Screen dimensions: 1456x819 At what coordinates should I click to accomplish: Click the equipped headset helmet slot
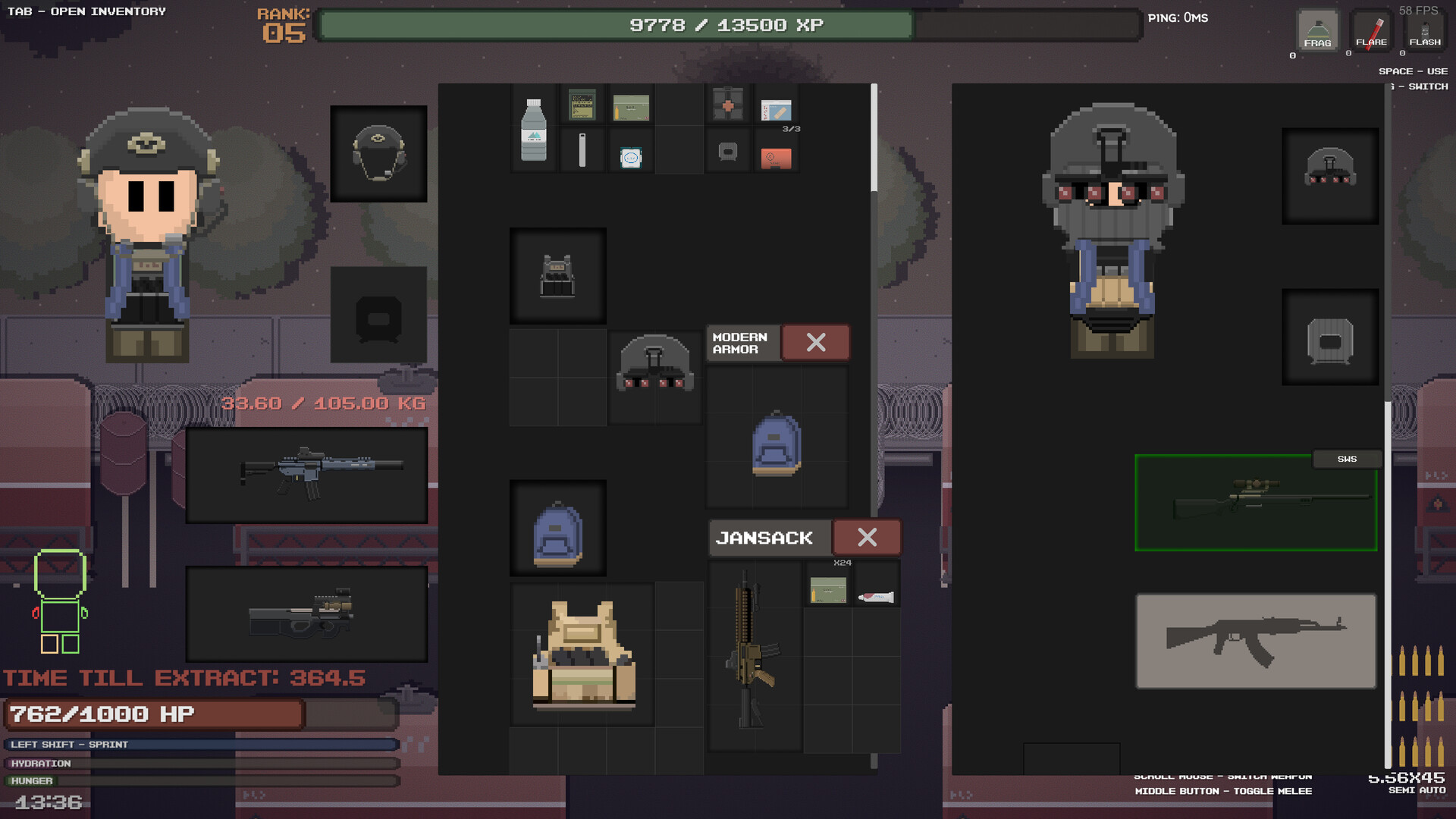click(378, 154)
